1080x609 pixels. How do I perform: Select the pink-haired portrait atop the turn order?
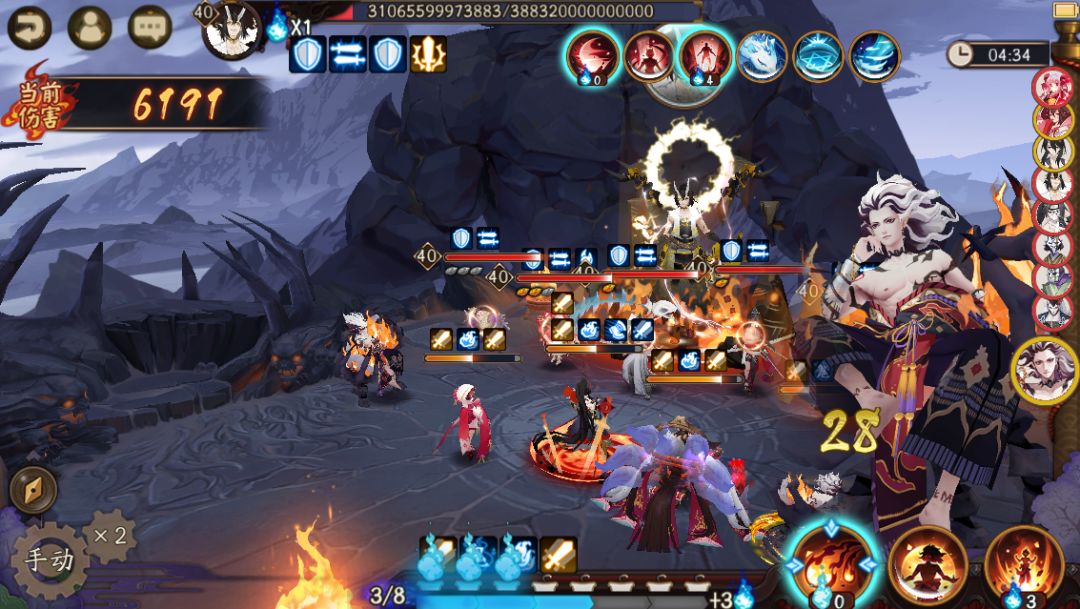click(x=1052, y=86)
